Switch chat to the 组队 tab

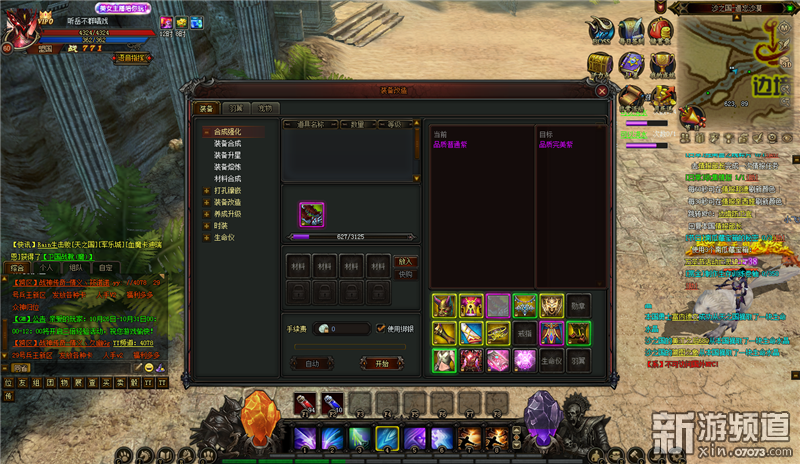76,268
